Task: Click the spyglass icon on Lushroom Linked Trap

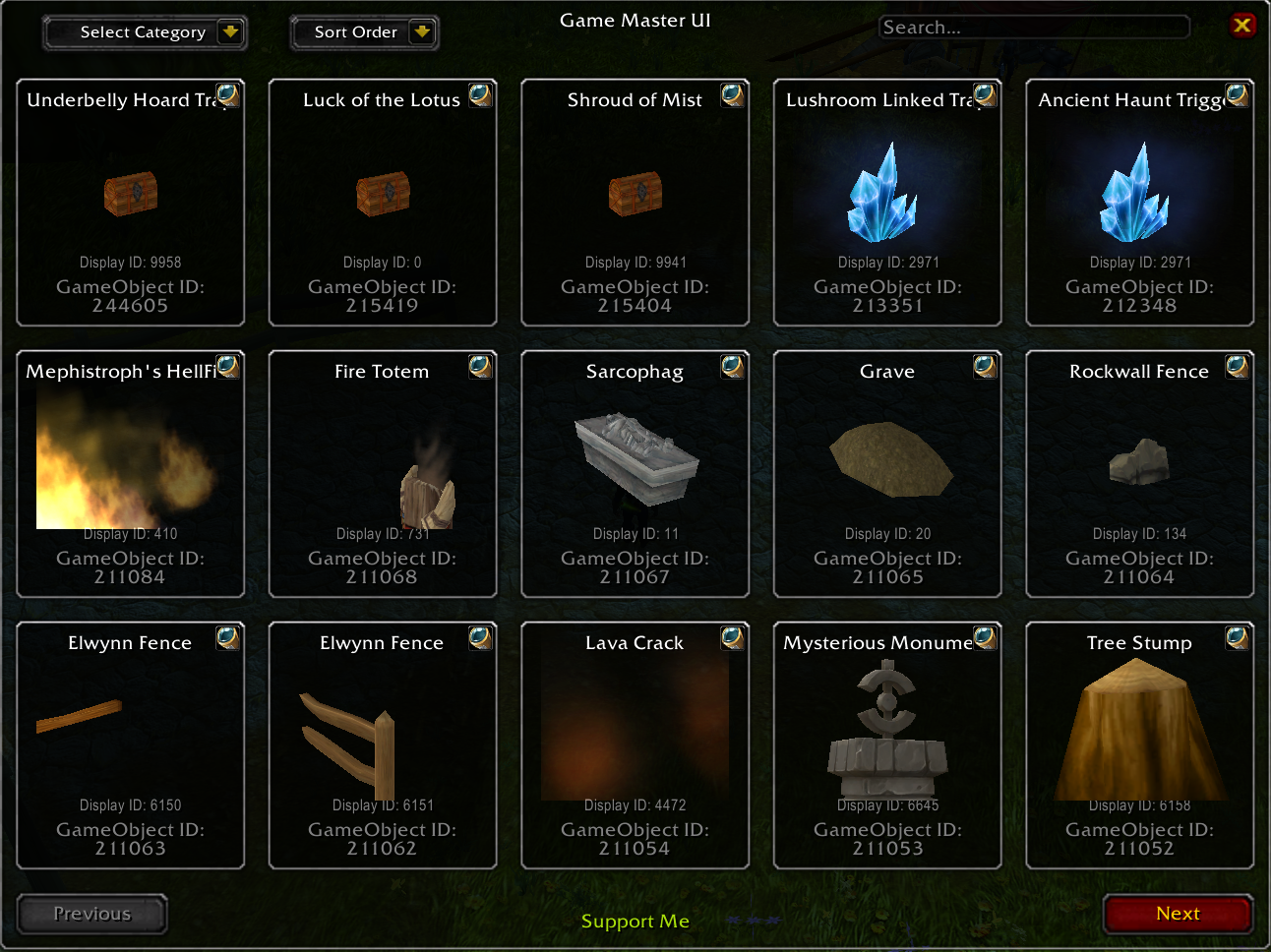Action: tap(985, 95)
